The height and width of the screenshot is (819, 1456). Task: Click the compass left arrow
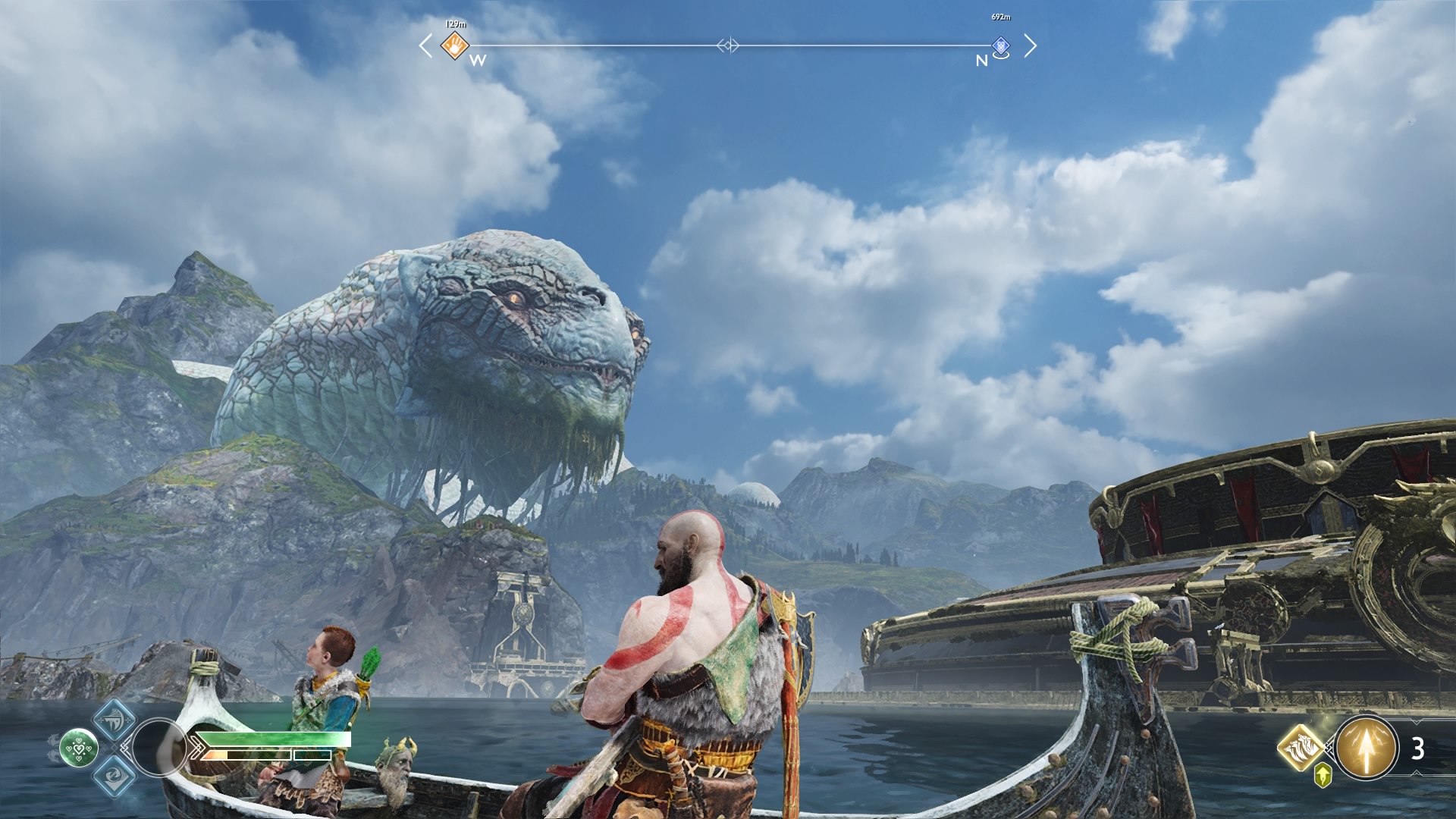click(425, 45)
